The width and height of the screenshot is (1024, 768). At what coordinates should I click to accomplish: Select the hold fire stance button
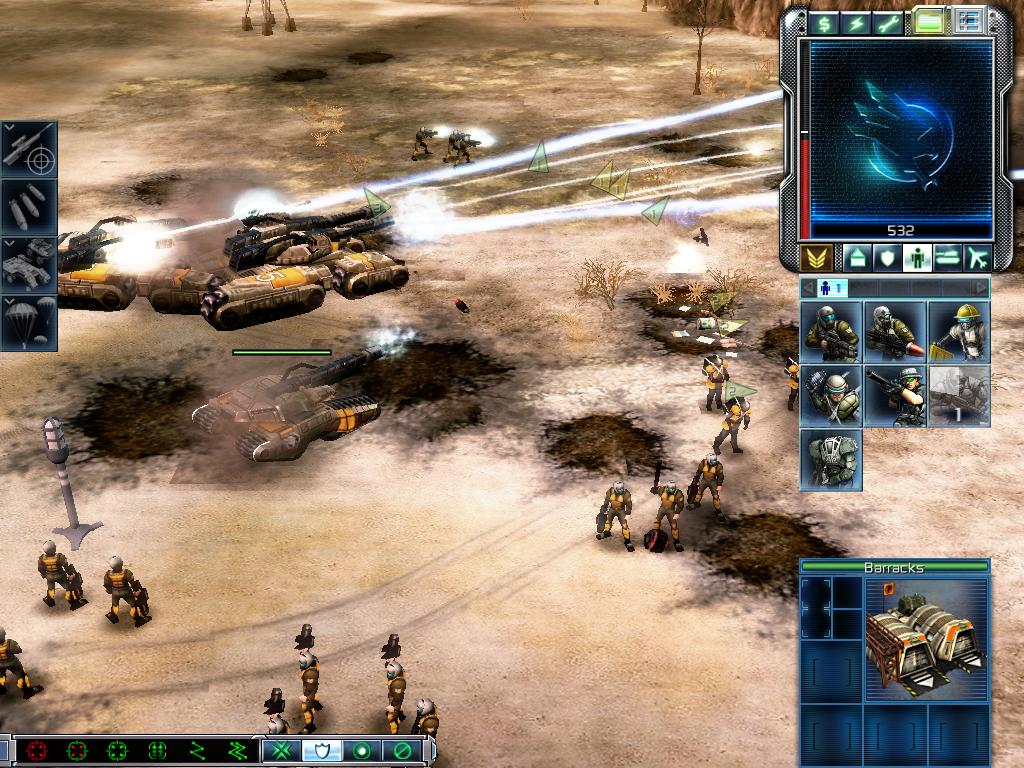(402, 749)
